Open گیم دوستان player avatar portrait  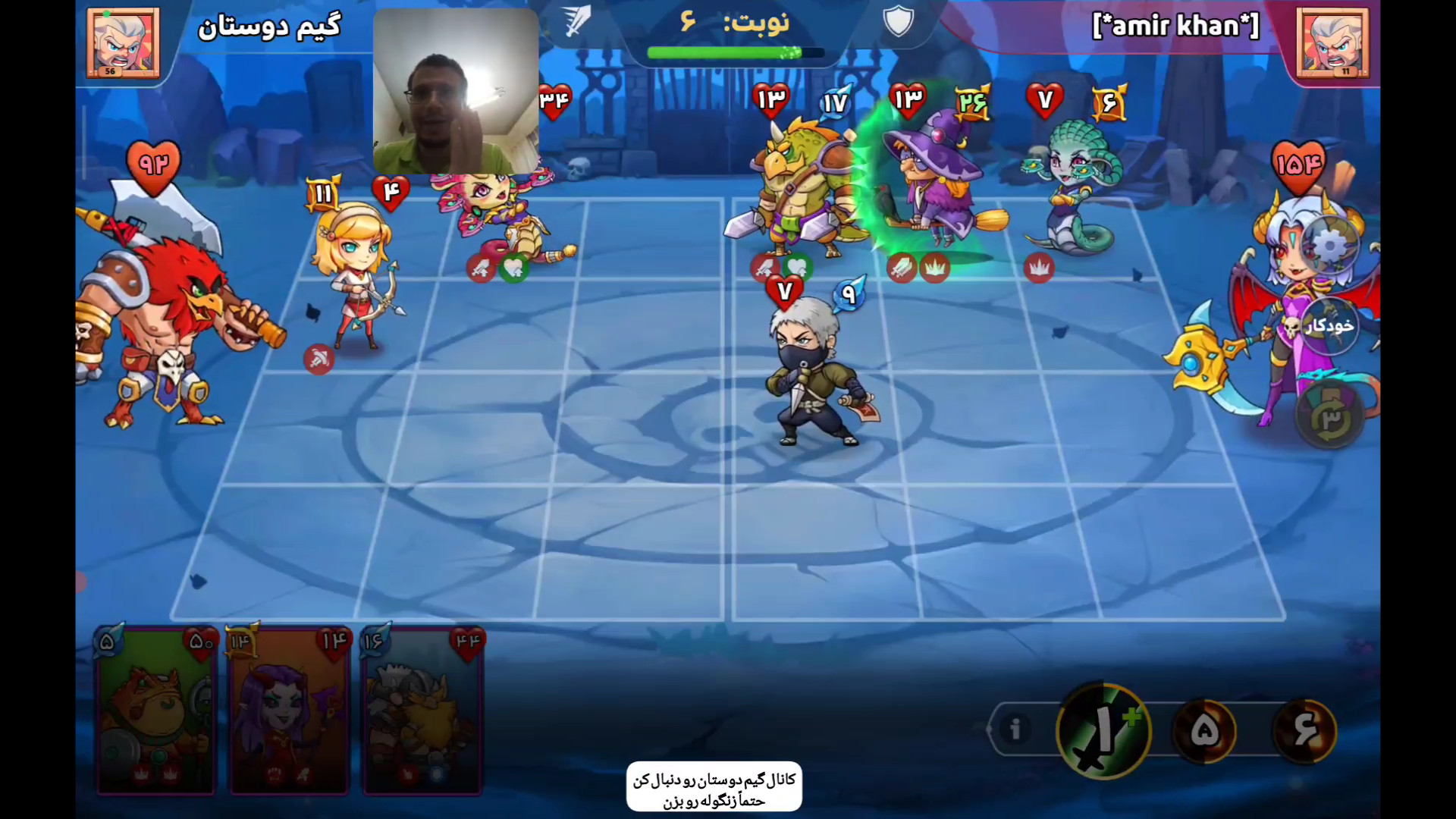(123, 42)
